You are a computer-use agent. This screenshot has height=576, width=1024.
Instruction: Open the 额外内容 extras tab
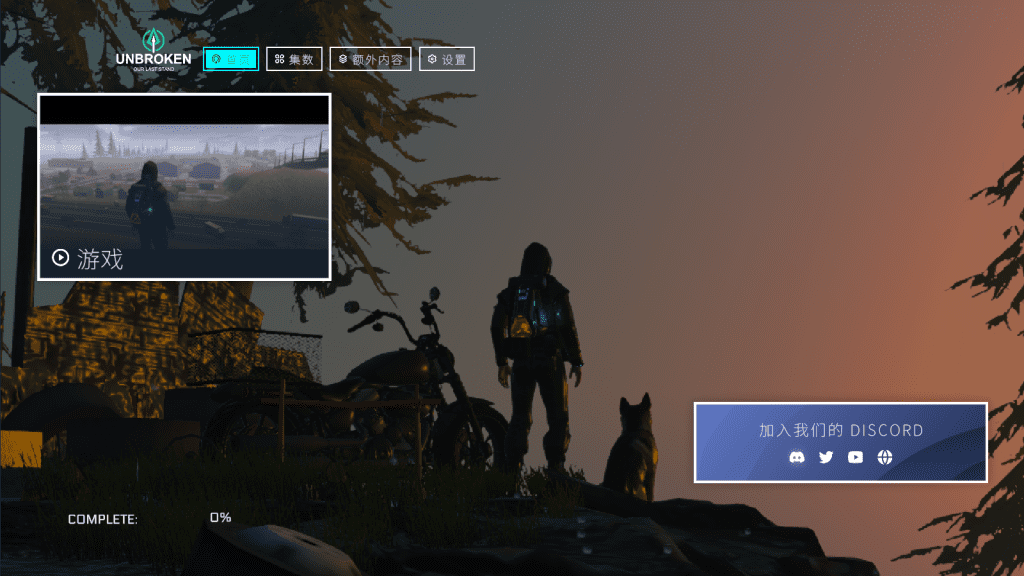[x=370, y=59]
